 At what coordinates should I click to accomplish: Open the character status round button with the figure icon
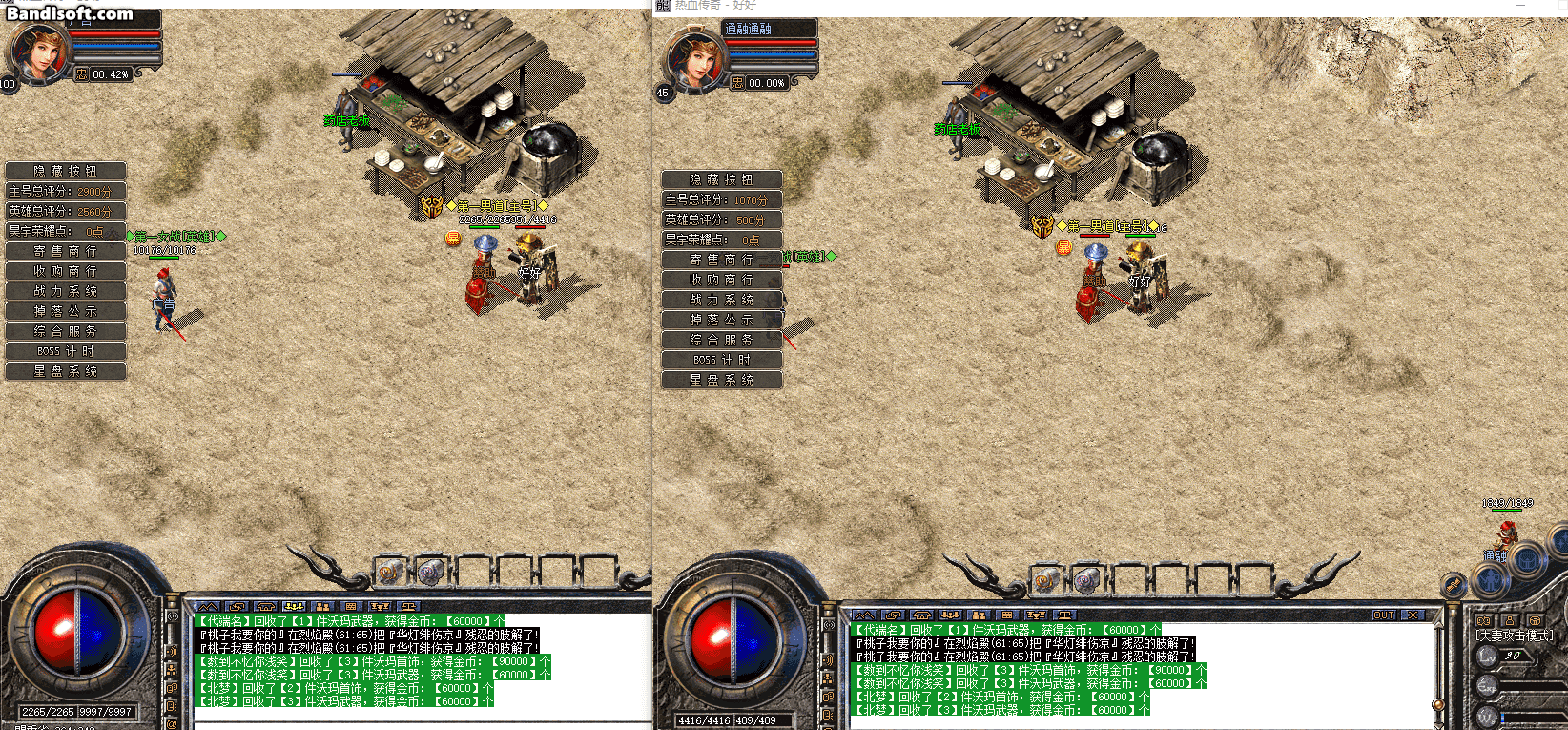[x=1489, y=579]
